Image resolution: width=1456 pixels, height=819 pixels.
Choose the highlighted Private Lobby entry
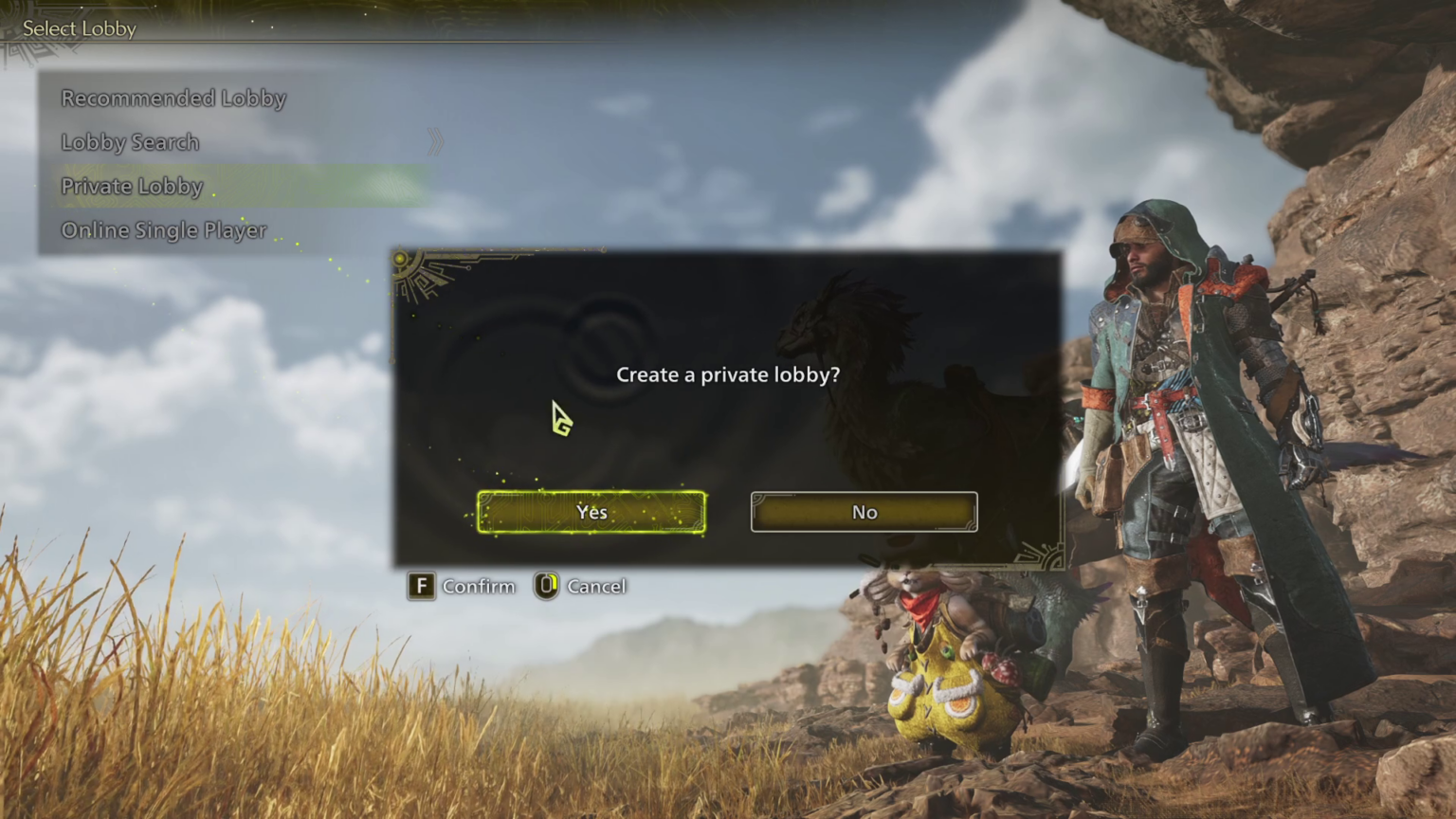tap(132, 186)
